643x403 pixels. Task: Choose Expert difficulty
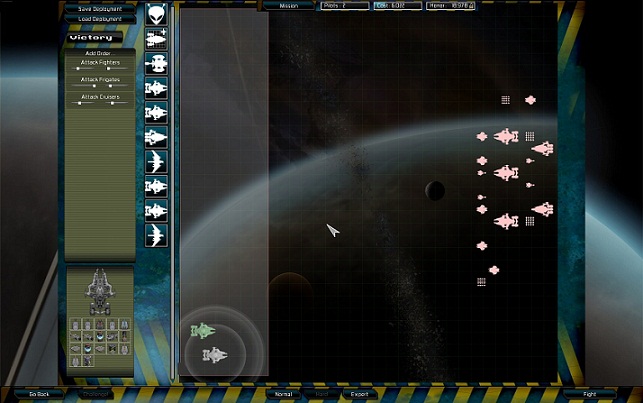[356, 394]
